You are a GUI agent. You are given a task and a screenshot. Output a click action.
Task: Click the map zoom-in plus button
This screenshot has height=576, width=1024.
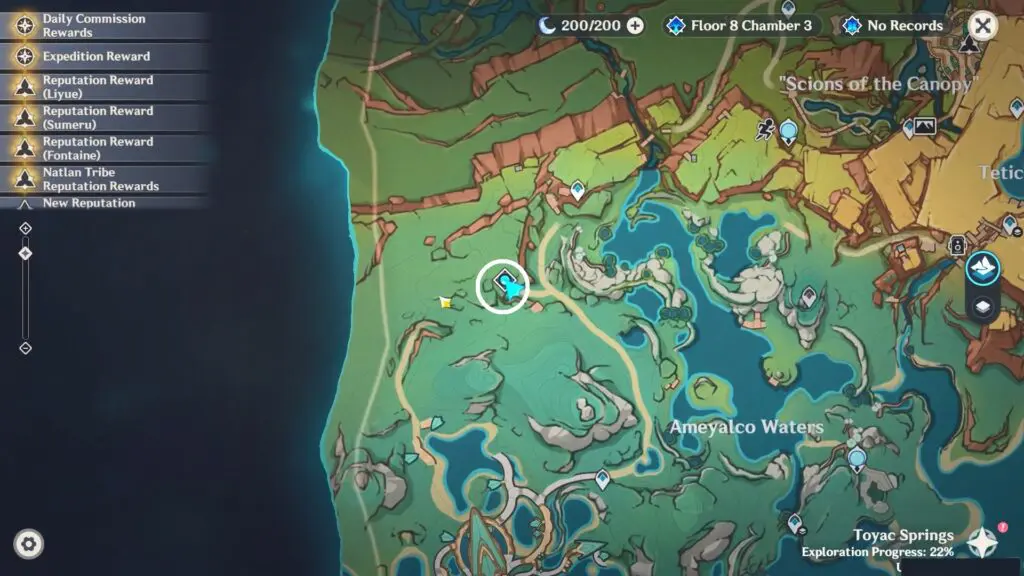[x=26, y=229]
